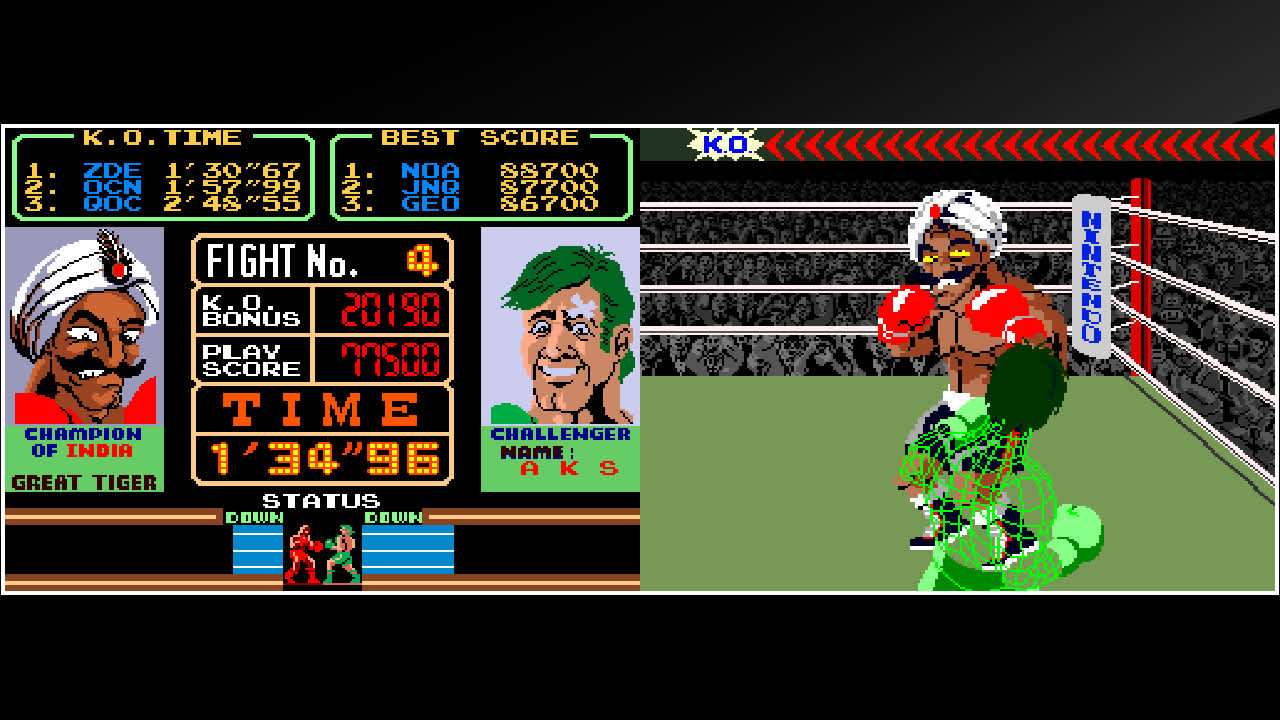Select the red ruby on Great Tiger's turban
This screenshot has height=720, width=1280.
pos(118,268)
